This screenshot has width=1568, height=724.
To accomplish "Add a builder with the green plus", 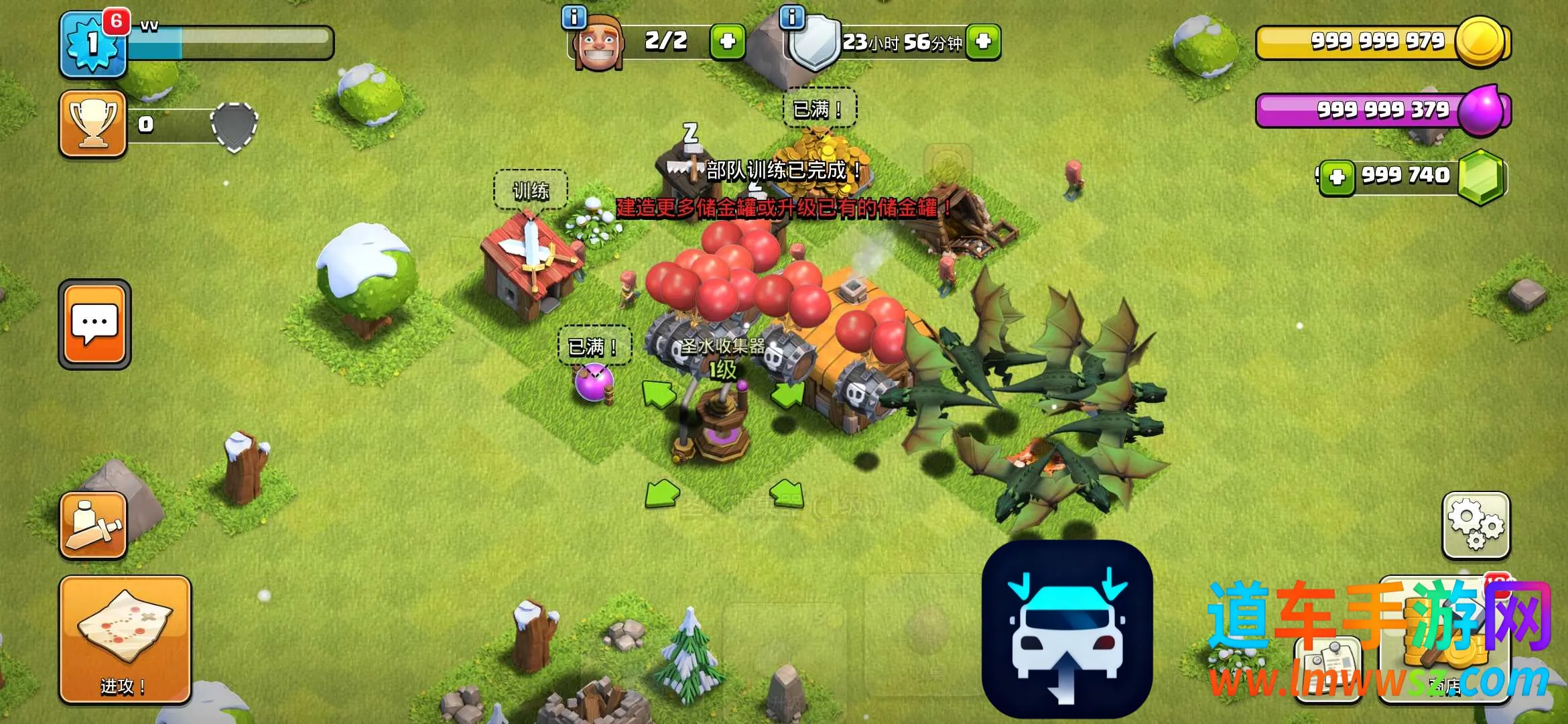I will coord(727,42).
